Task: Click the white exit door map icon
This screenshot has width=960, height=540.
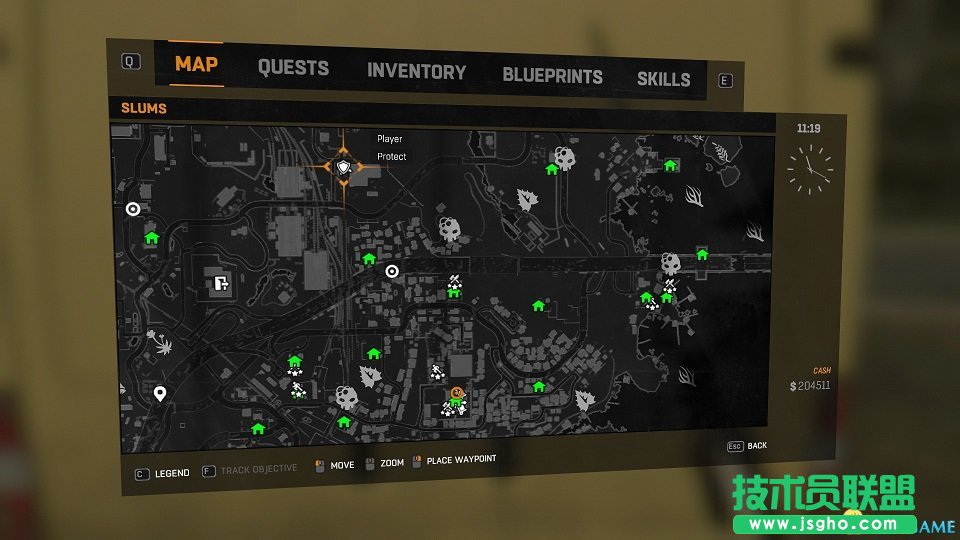Action: (x=221, y=283)
